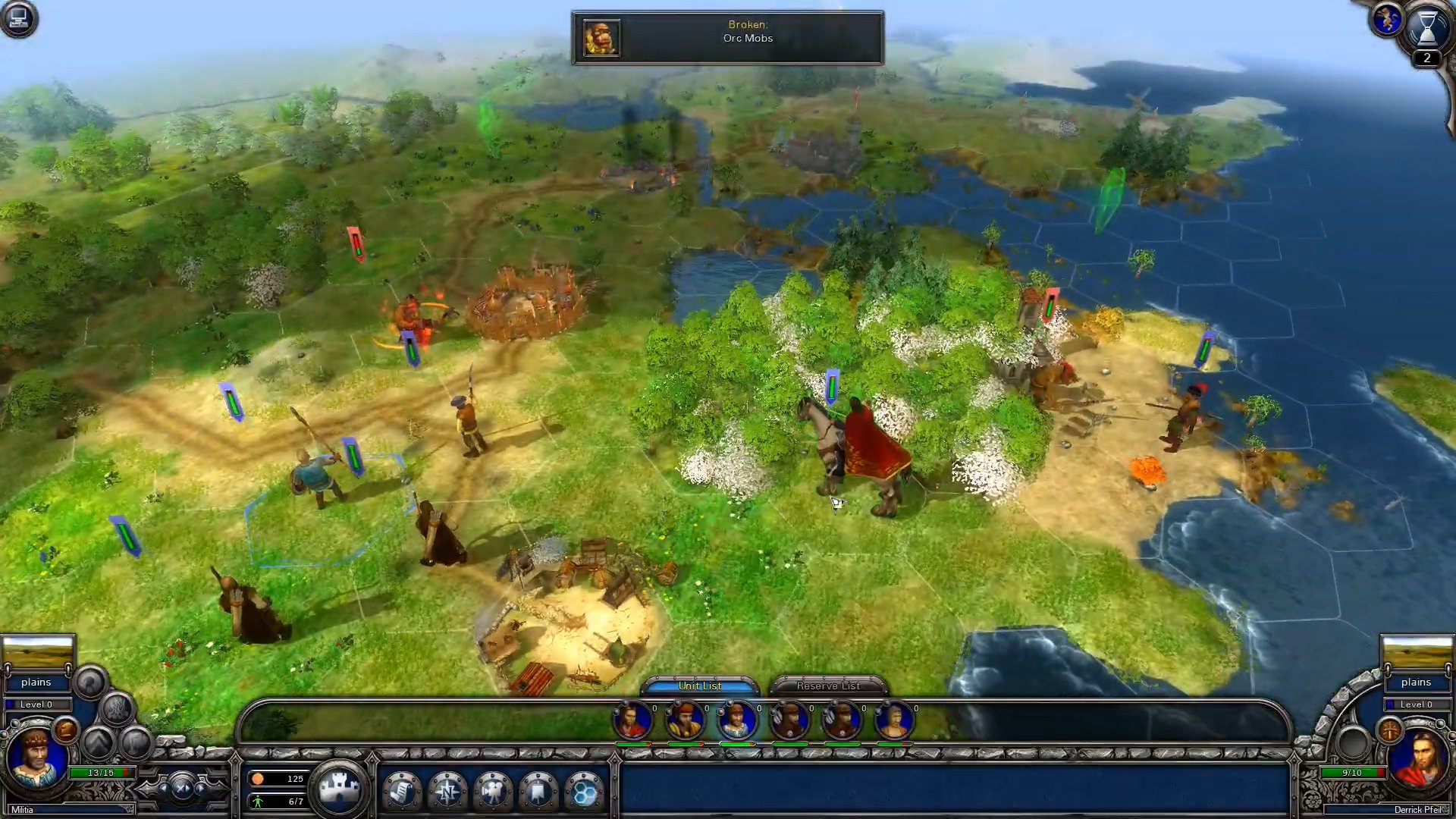Open the system menu computer icon
This screenshot has height=819, width=1456.
point(18,18)
